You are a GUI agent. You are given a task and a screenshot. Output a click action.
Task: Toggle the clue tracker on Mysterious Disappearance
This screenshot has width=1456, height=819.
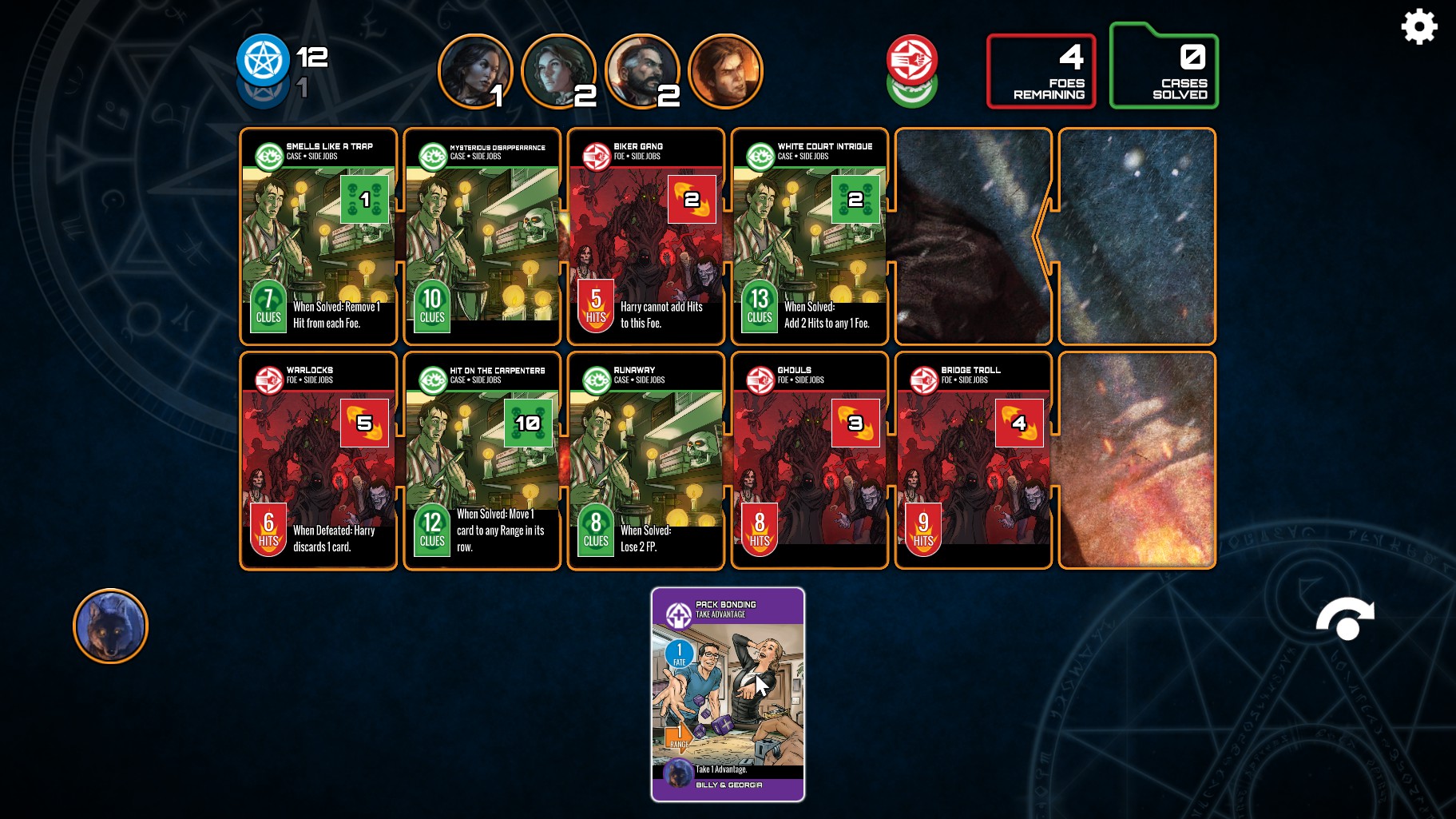click(x=431, y=307)
